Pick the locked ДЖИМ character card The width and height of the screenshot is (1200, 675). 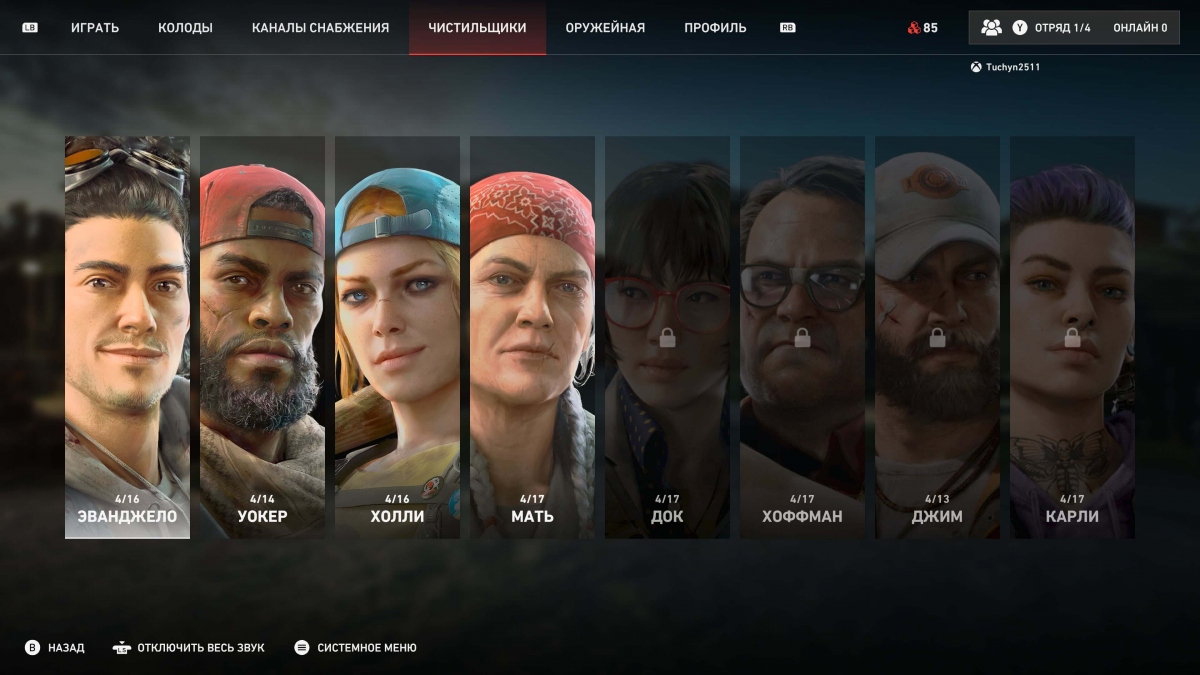937,337
